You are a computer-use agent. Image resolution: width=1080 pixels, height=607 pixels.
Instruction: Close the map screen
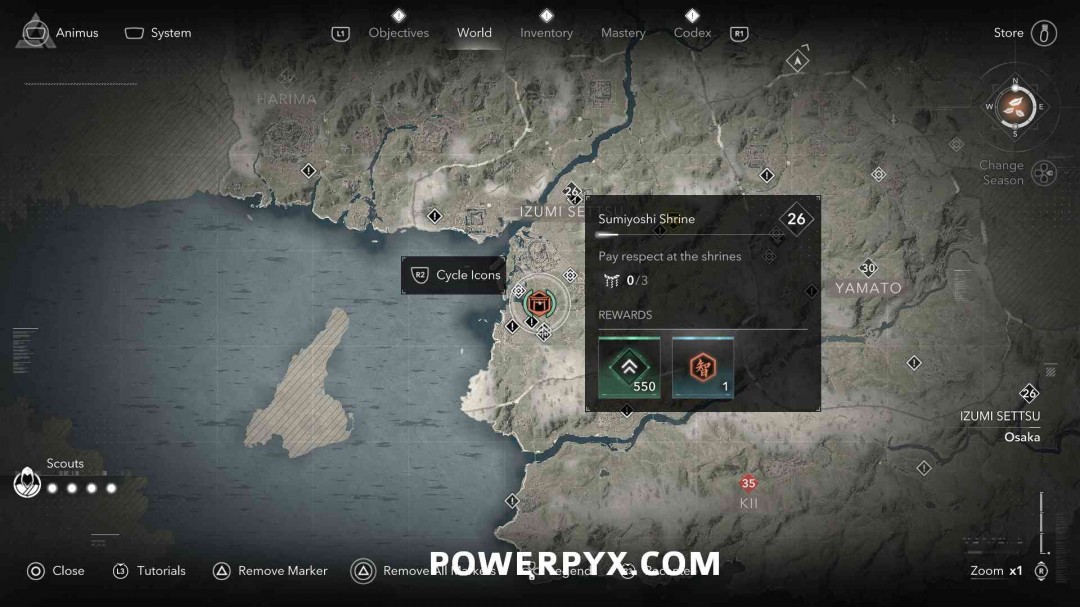(55, 571)
